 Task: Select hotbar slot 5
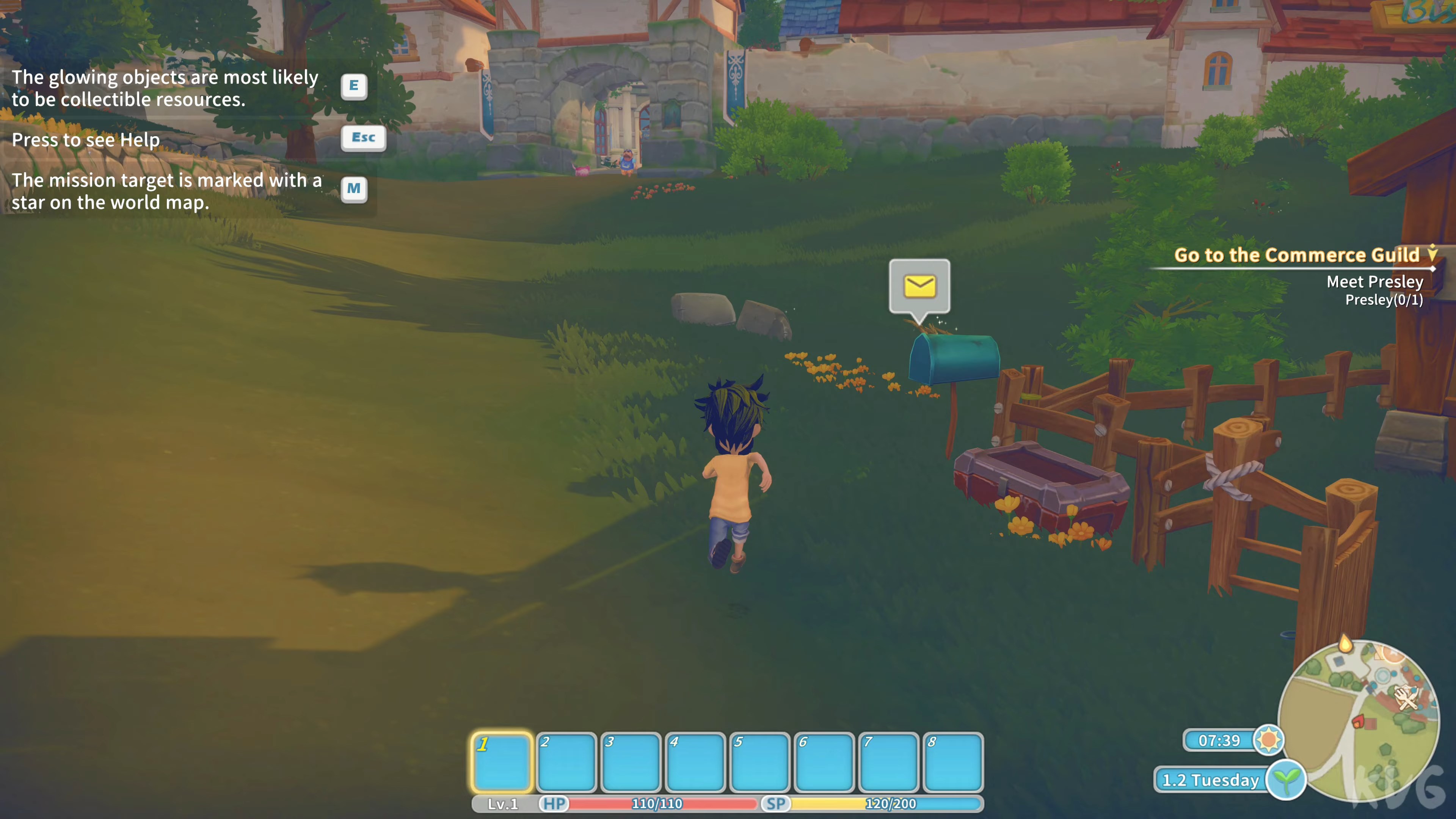(x=760, y=761)
